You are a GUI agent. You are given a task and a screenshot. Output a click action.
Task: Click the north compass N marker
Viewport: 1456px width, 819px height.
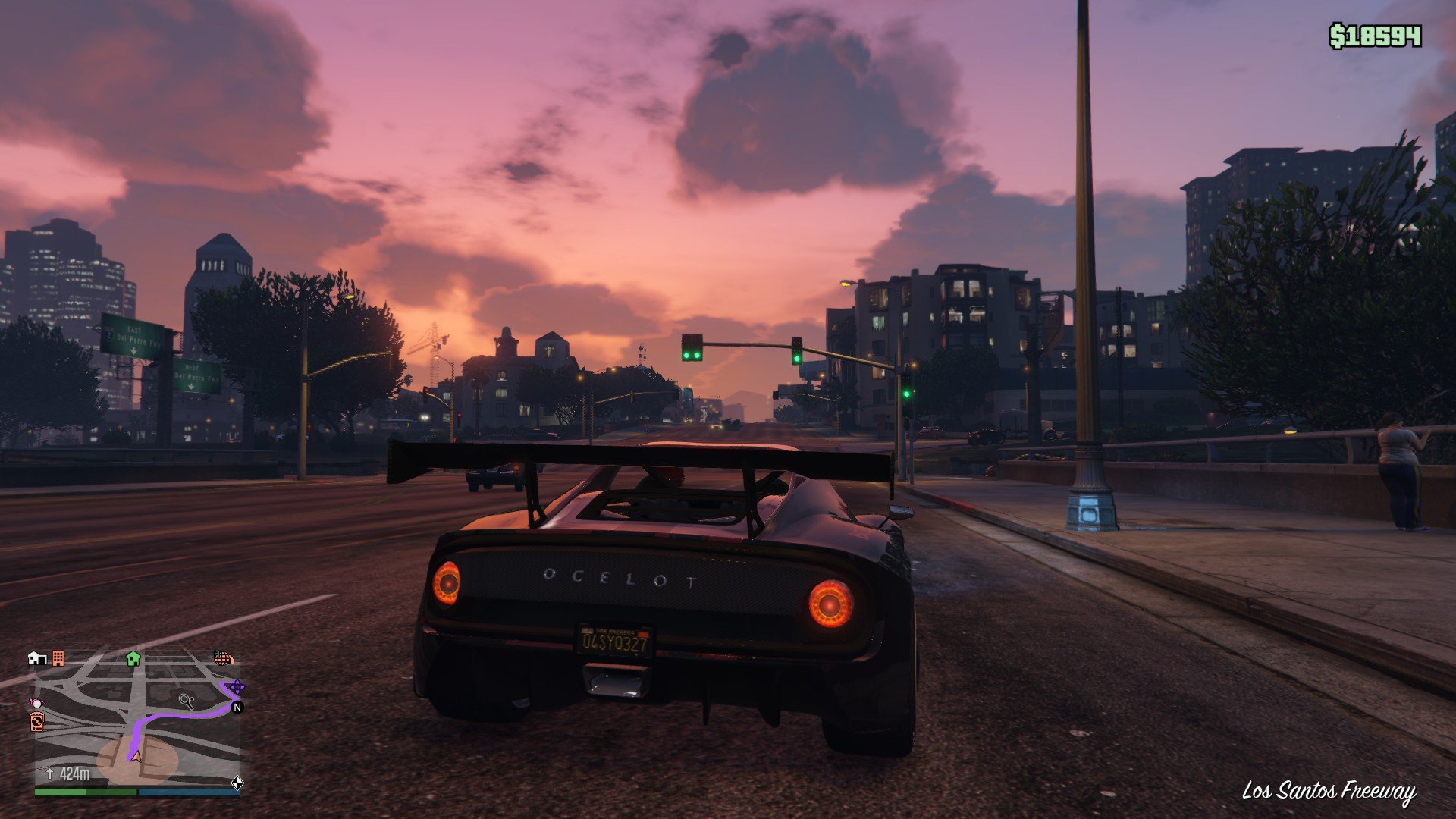click(x=237, y=707)
